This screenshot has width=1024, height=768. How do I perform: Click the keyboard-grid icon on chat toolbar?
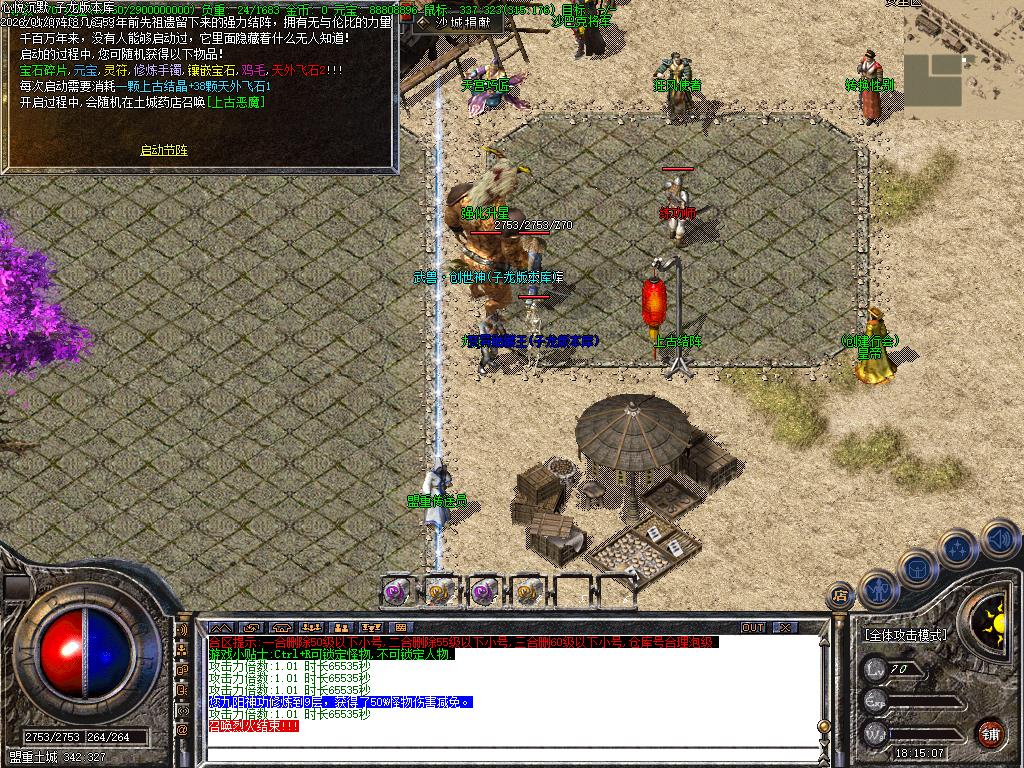[401, 627]
